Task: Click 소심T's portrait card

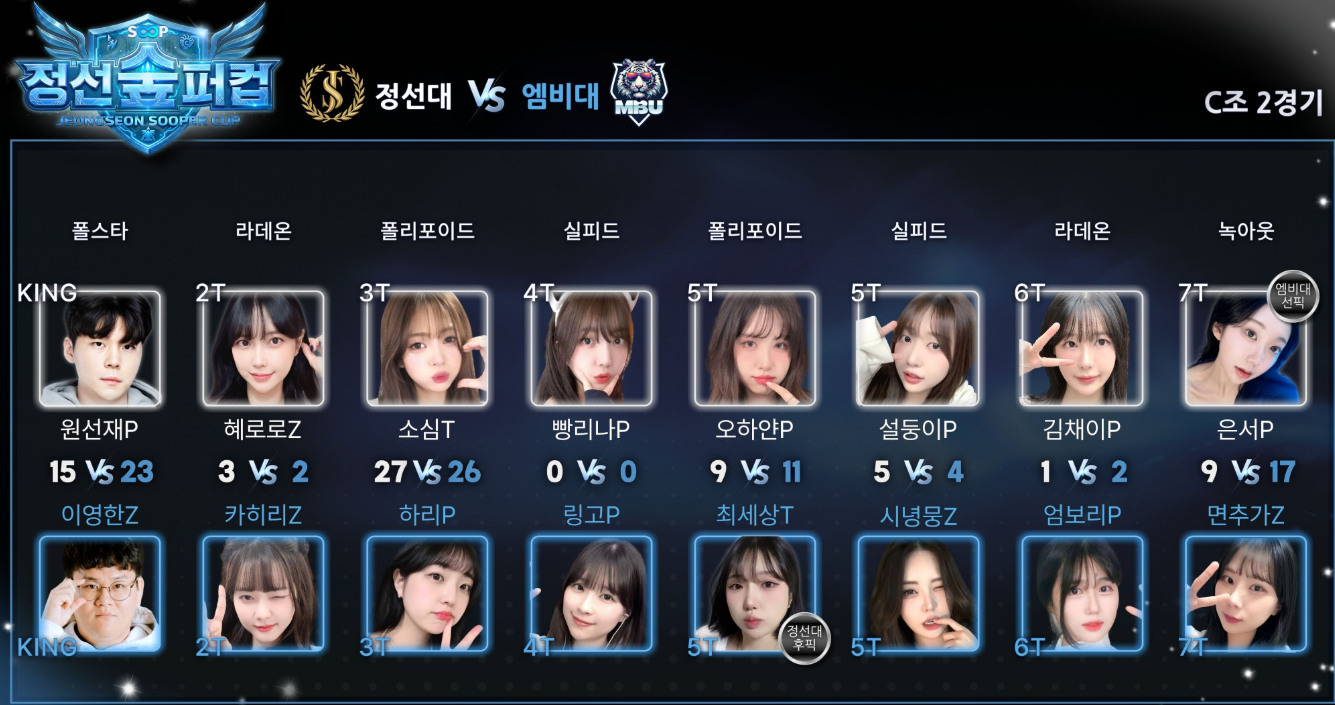Action: click(x=427, y=348)
